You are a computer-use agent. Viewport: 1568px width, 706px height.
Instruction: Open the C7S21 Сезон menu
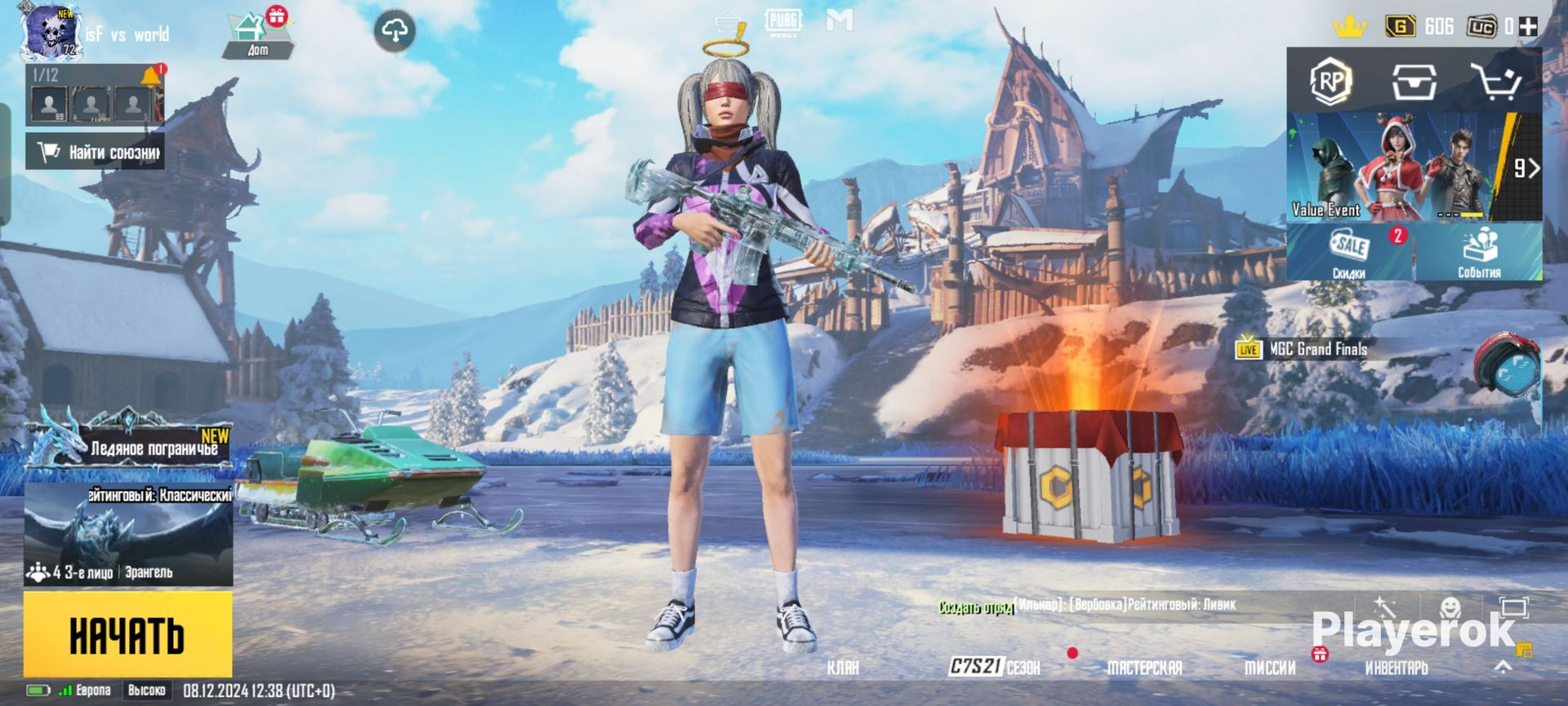coord(995,667)
